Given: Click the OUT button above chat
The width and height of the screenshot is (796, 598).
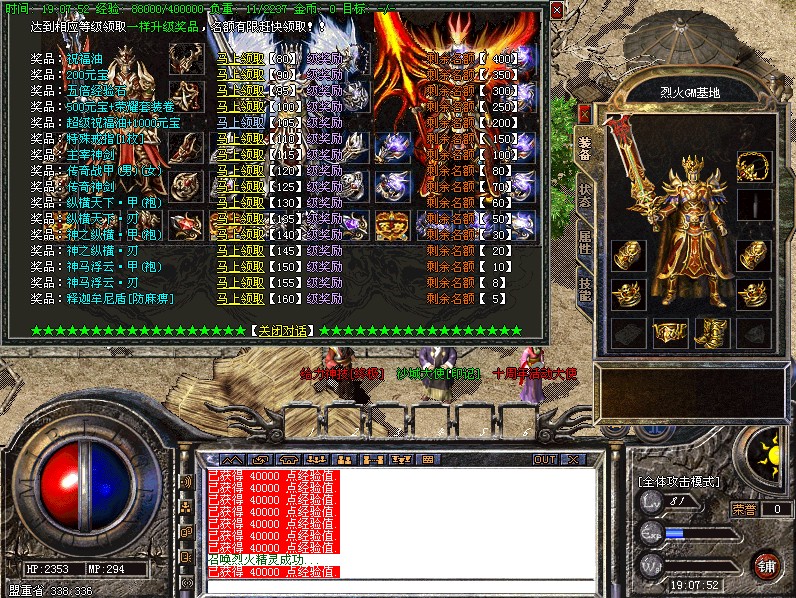Looking at the screenshot, I should [544, 459].
